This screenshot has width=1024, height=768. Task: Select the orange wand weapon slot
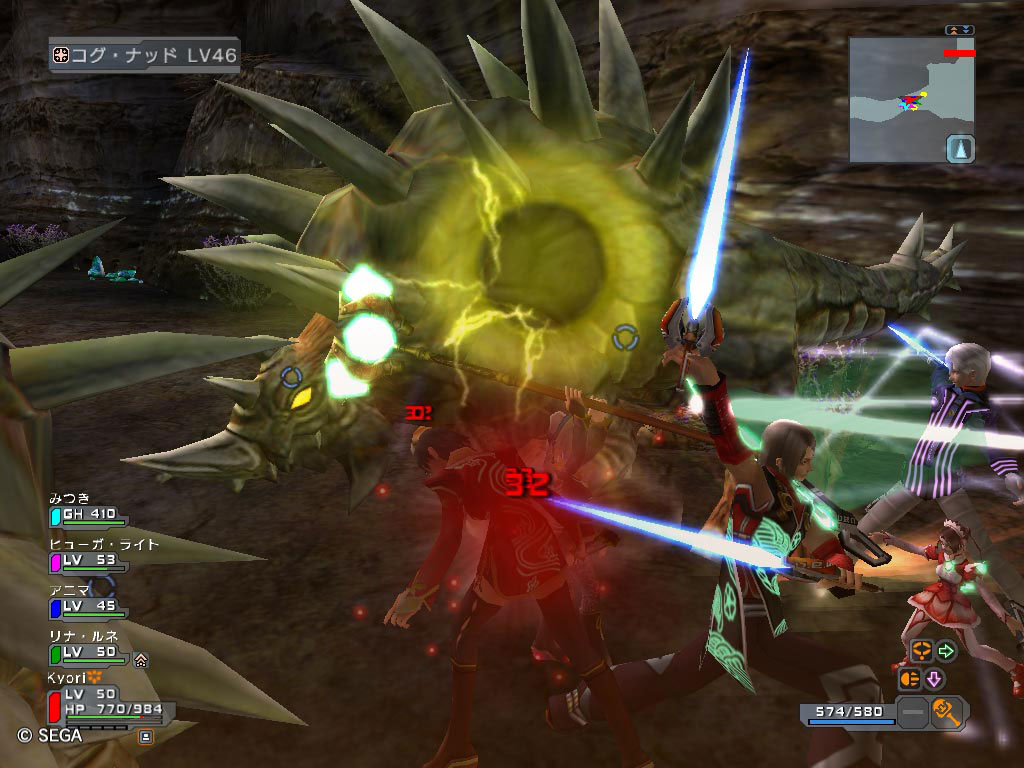(x=947, y=713)
